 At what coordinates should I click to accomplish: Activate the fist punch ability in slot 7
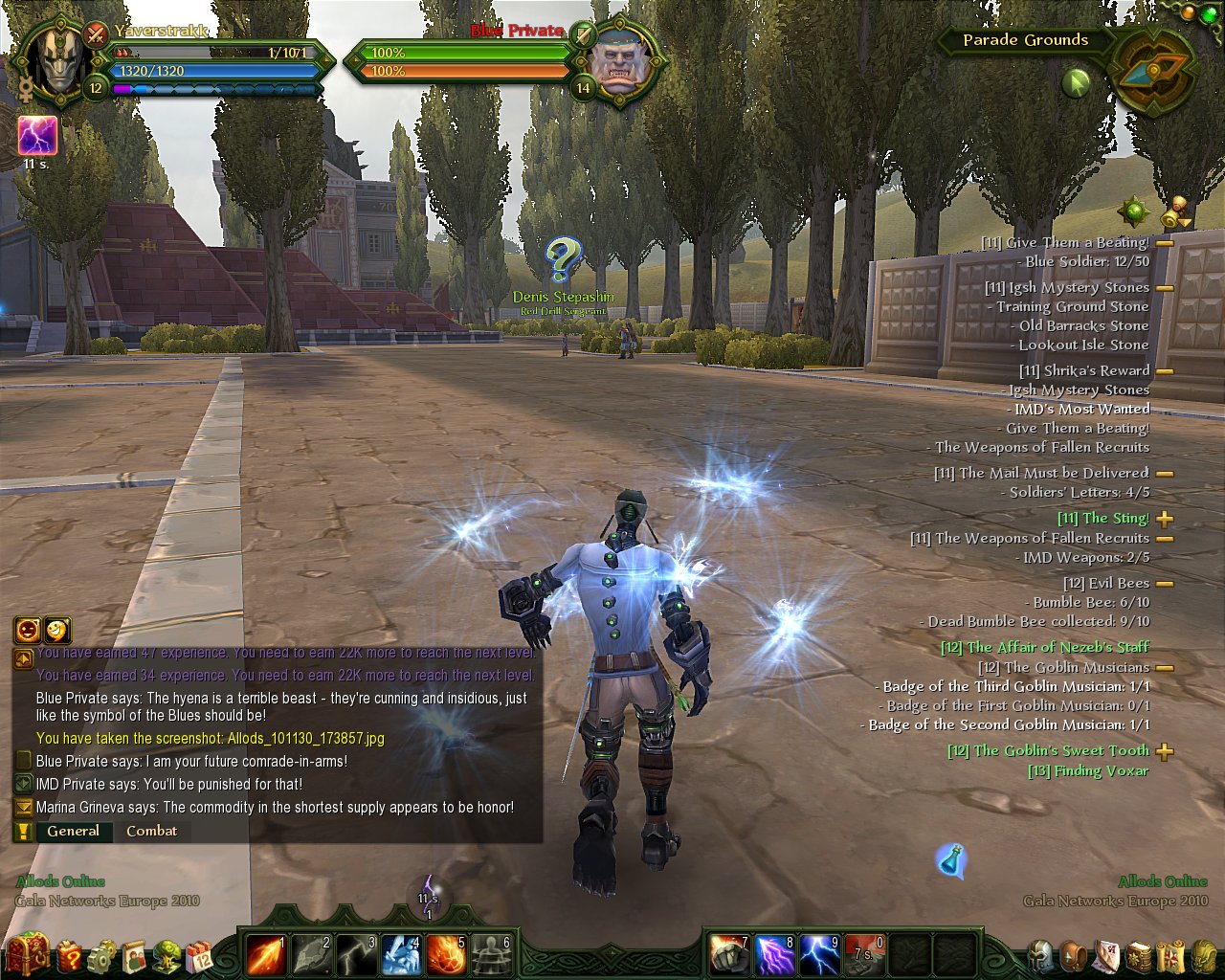point(730,954)
